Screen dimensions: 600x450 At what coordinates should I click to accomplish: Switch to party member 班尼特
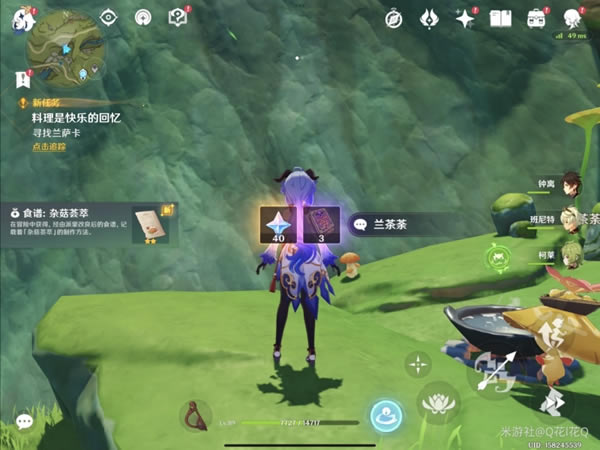570,220
